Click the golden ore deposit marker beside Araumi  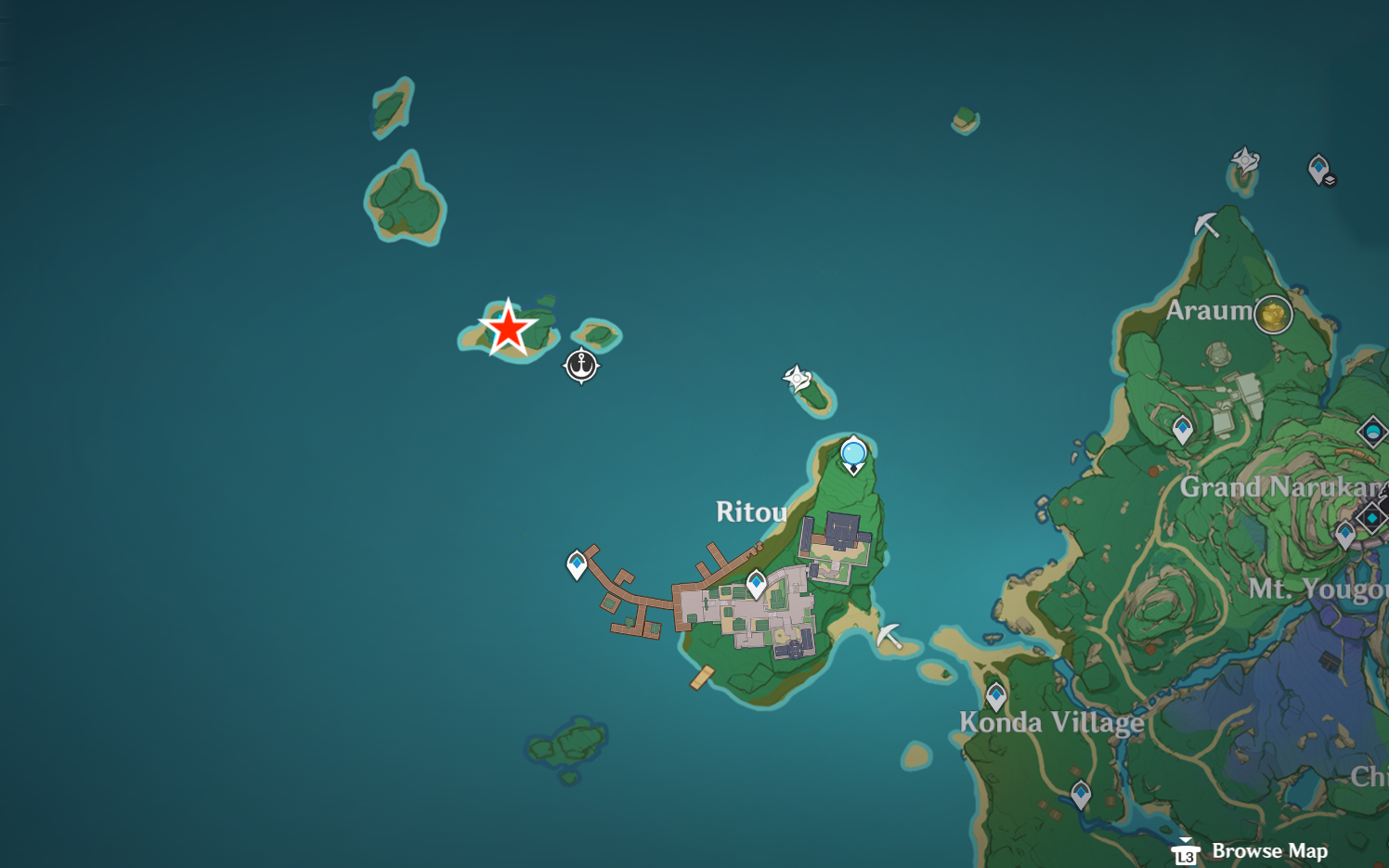tap(1272, 315)
